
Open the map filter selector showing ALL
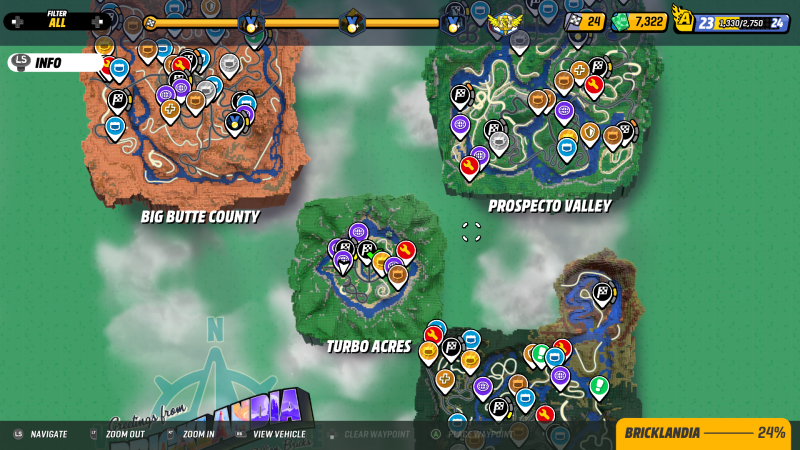57,20
